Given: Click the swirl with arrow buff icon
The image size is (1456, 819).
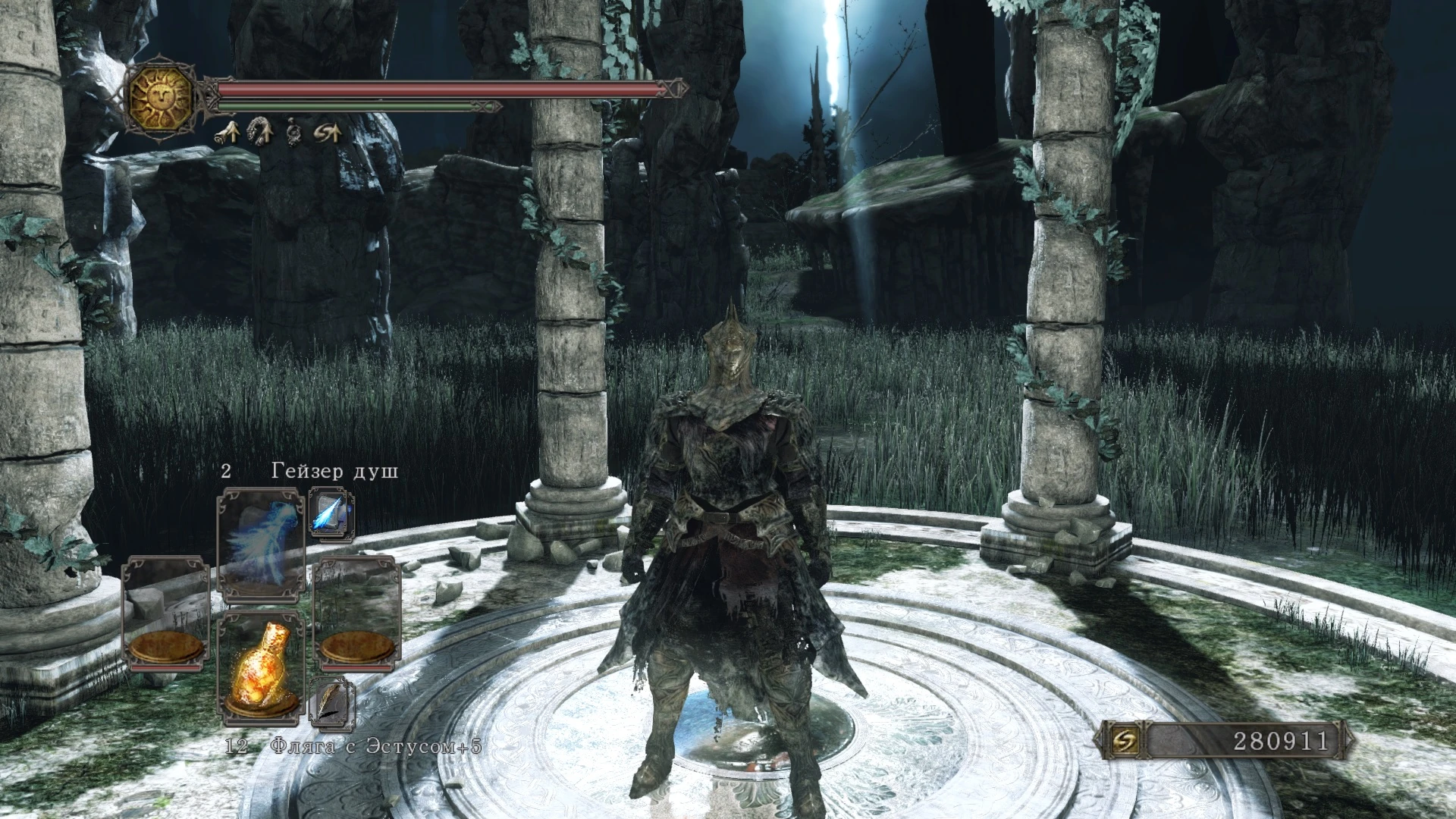Looking at the screenshot, I should 328,134.
